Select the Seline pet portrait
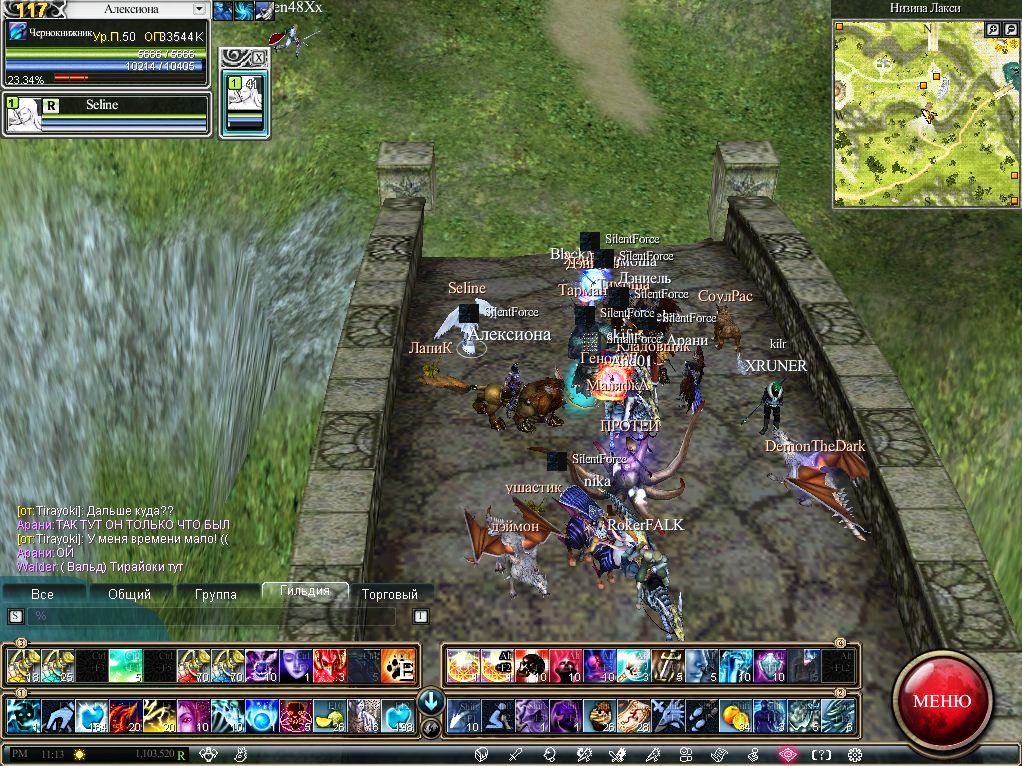Viewport: 1022px width, 766px height. (x=24, y=115)
